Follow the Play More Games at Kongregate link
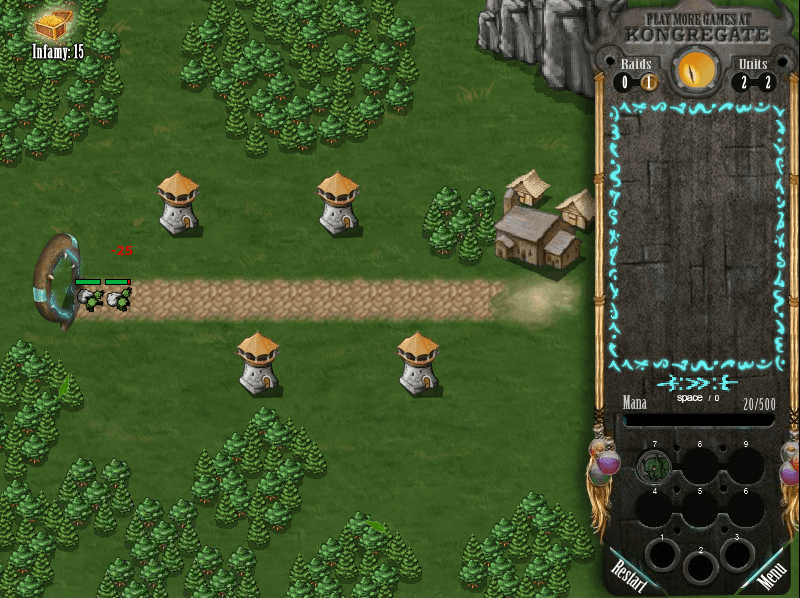The height and width of the screenshot is (598, 800). (697, 28)
